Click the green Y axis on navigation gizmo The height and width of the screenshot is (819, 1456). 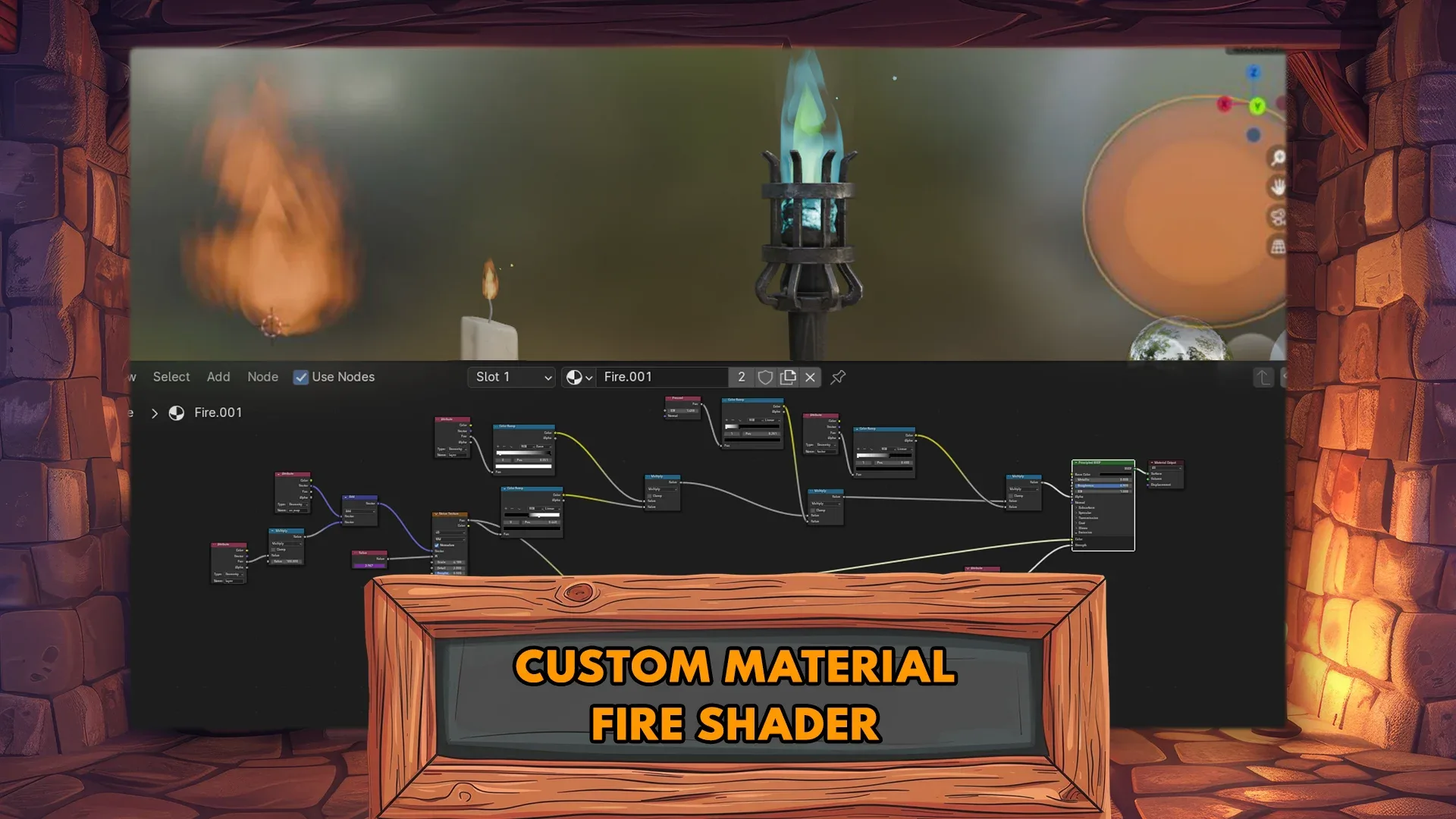pos(1258,108)
